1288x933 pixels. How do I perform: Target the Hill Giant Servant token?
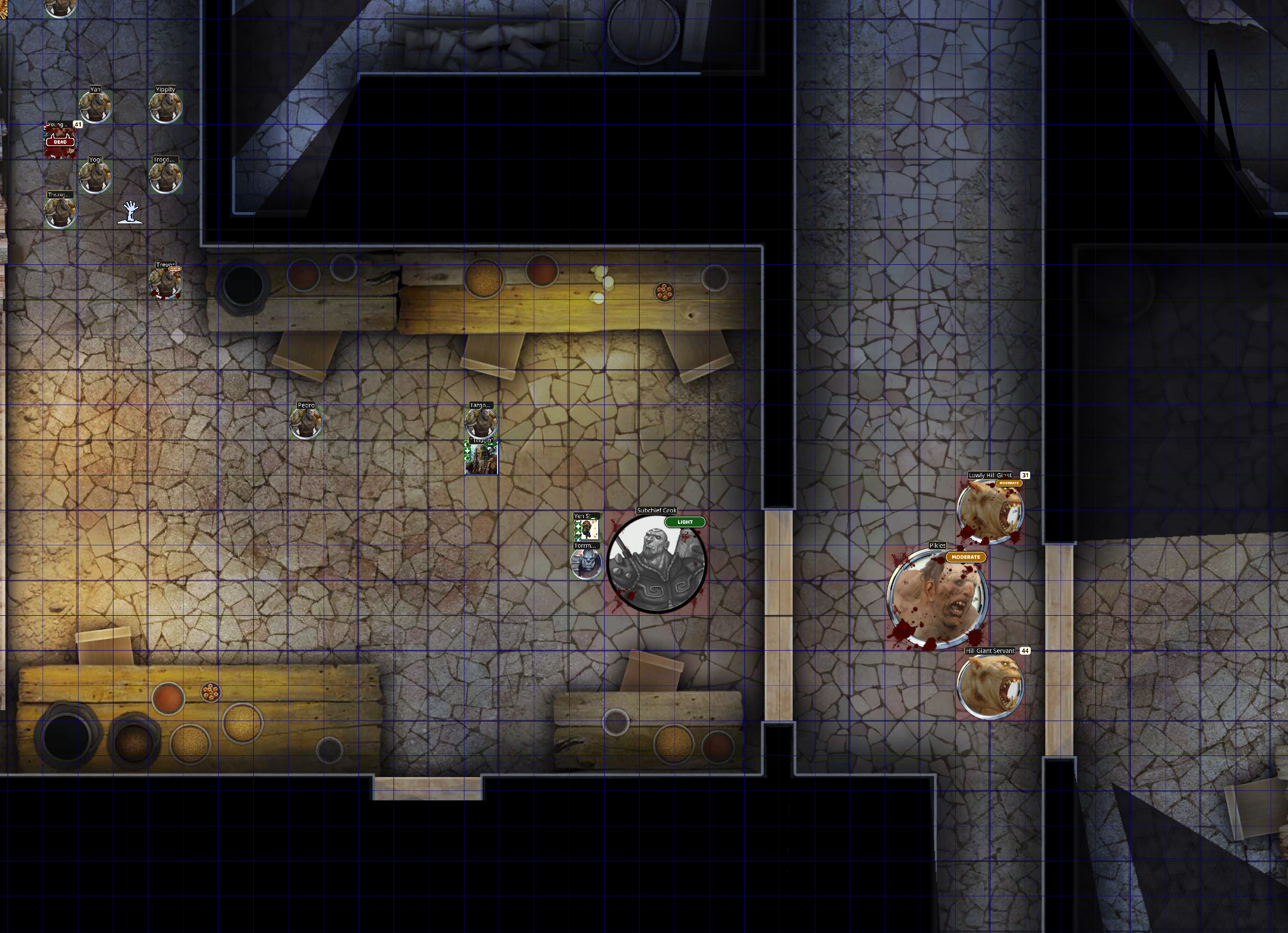[x=990, y=686]
